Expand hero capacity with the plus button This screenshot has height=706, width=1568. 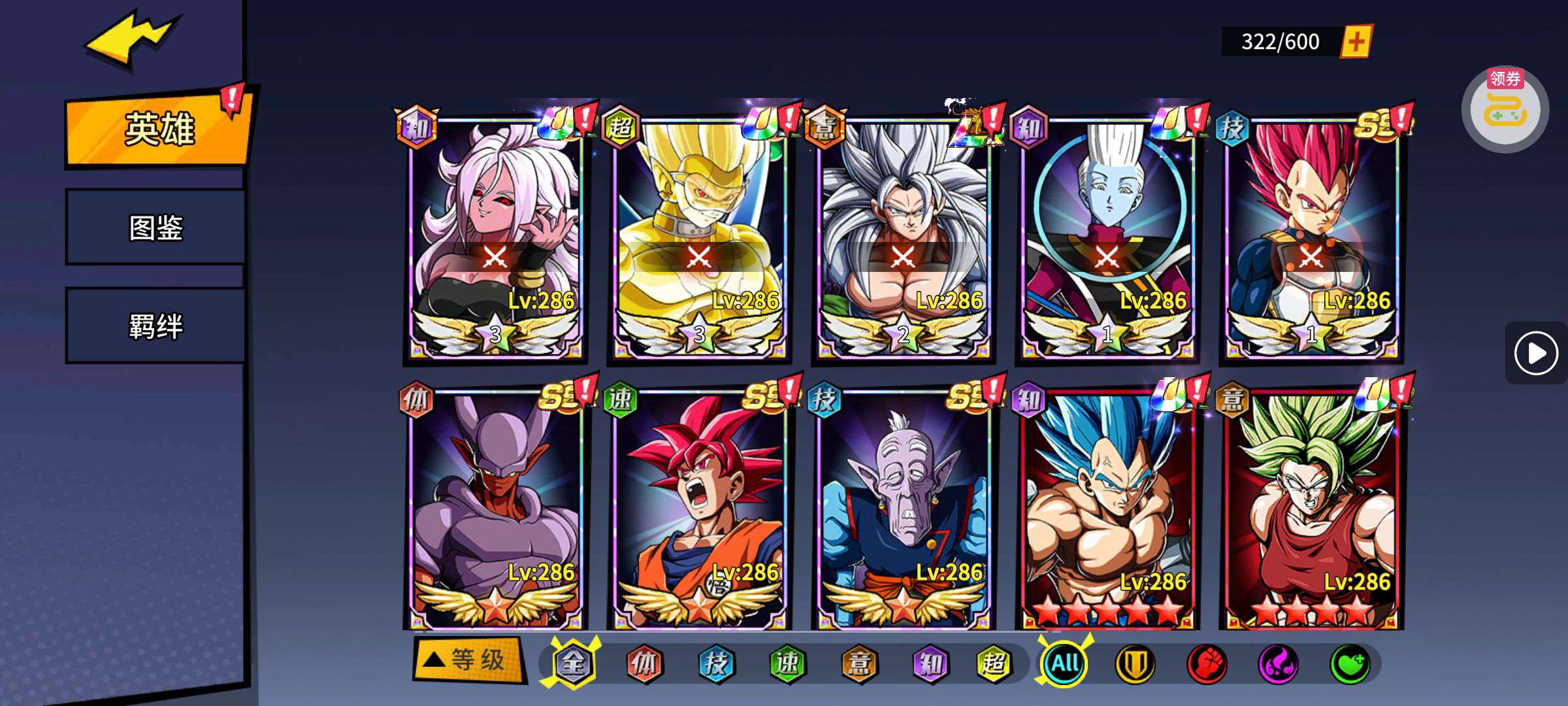coord(1356,42)
